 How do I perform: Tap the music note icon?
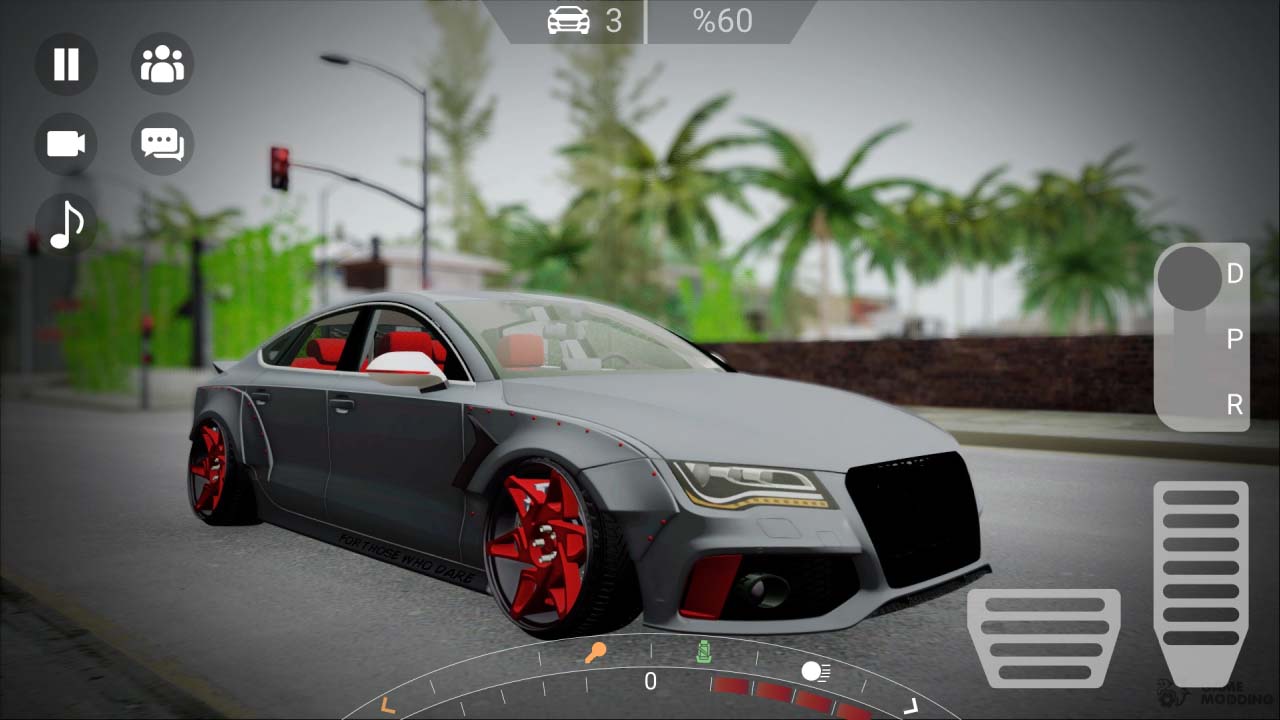coord(65,224)
